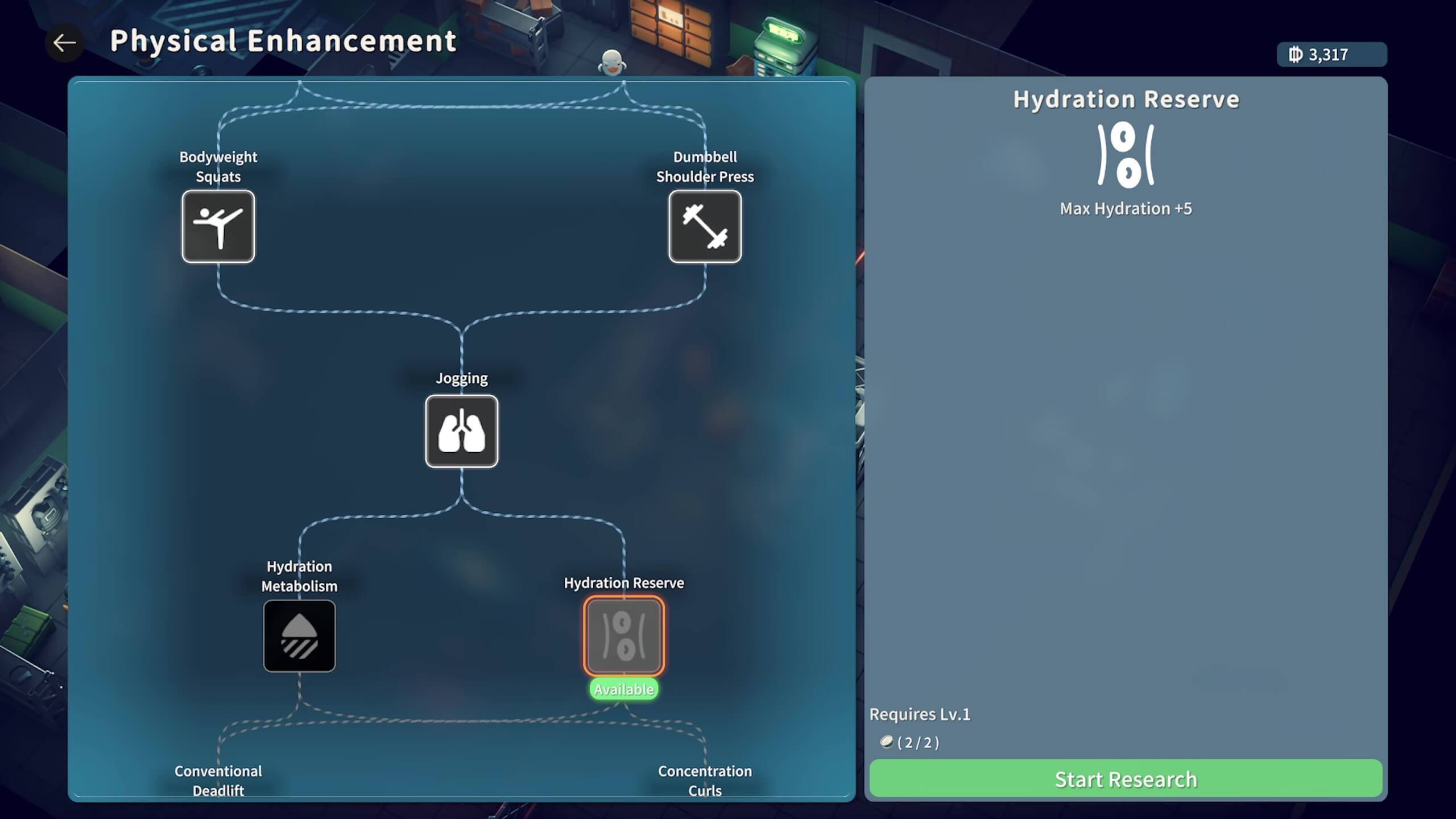
Task: Start Research on Hydration Reserve
Action: [x=1125, y=779]
